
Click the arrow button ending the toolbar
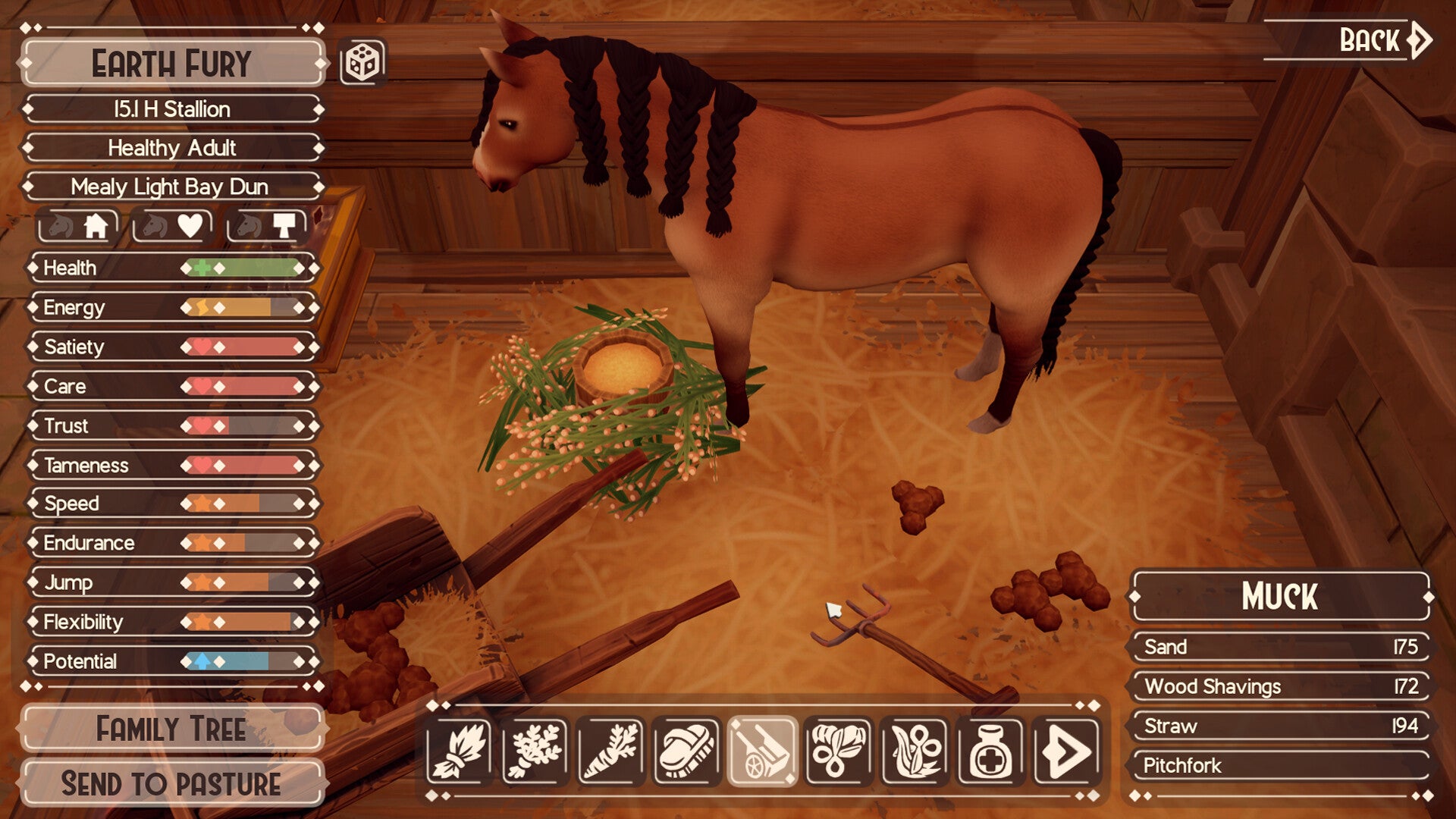coord(1065,751)
